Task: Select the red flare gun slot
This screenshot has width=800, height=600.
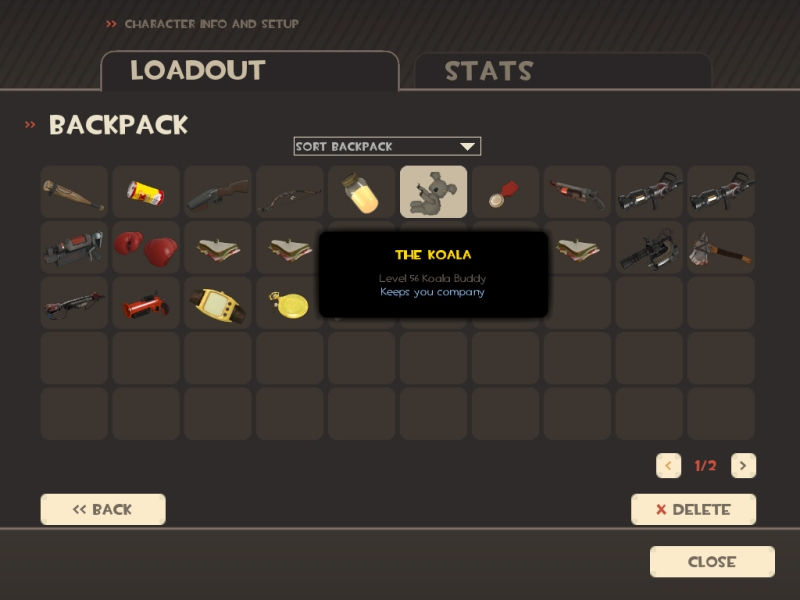Action: click(146, 304)
